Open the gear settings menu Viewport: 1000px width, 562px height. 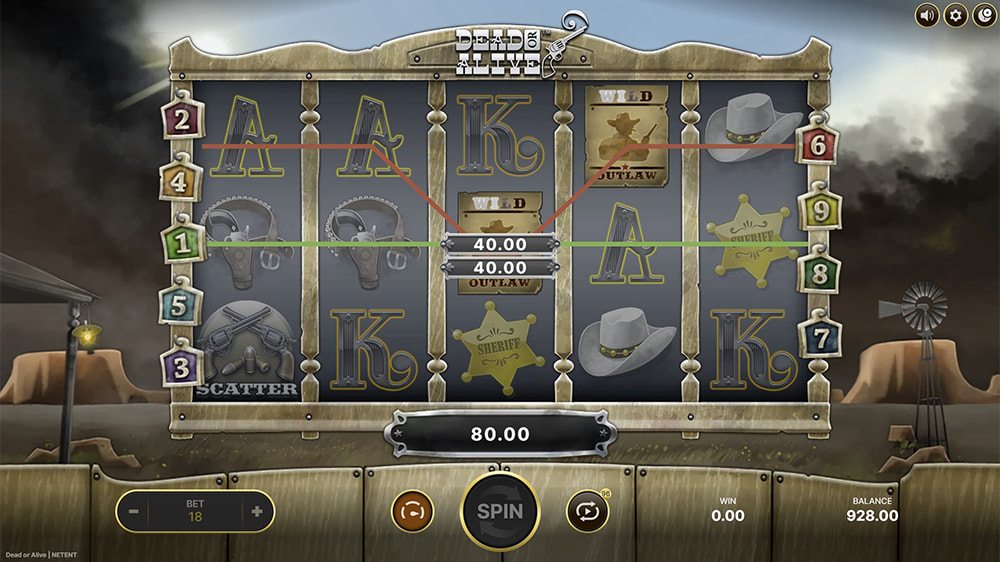(956, 15)
